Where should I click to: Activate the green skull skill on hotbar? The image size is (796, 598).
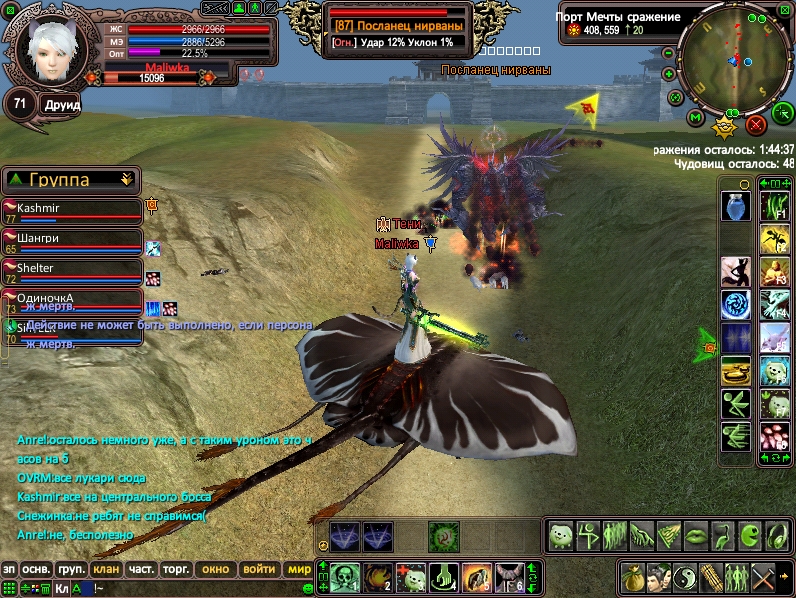pos(345,576)
